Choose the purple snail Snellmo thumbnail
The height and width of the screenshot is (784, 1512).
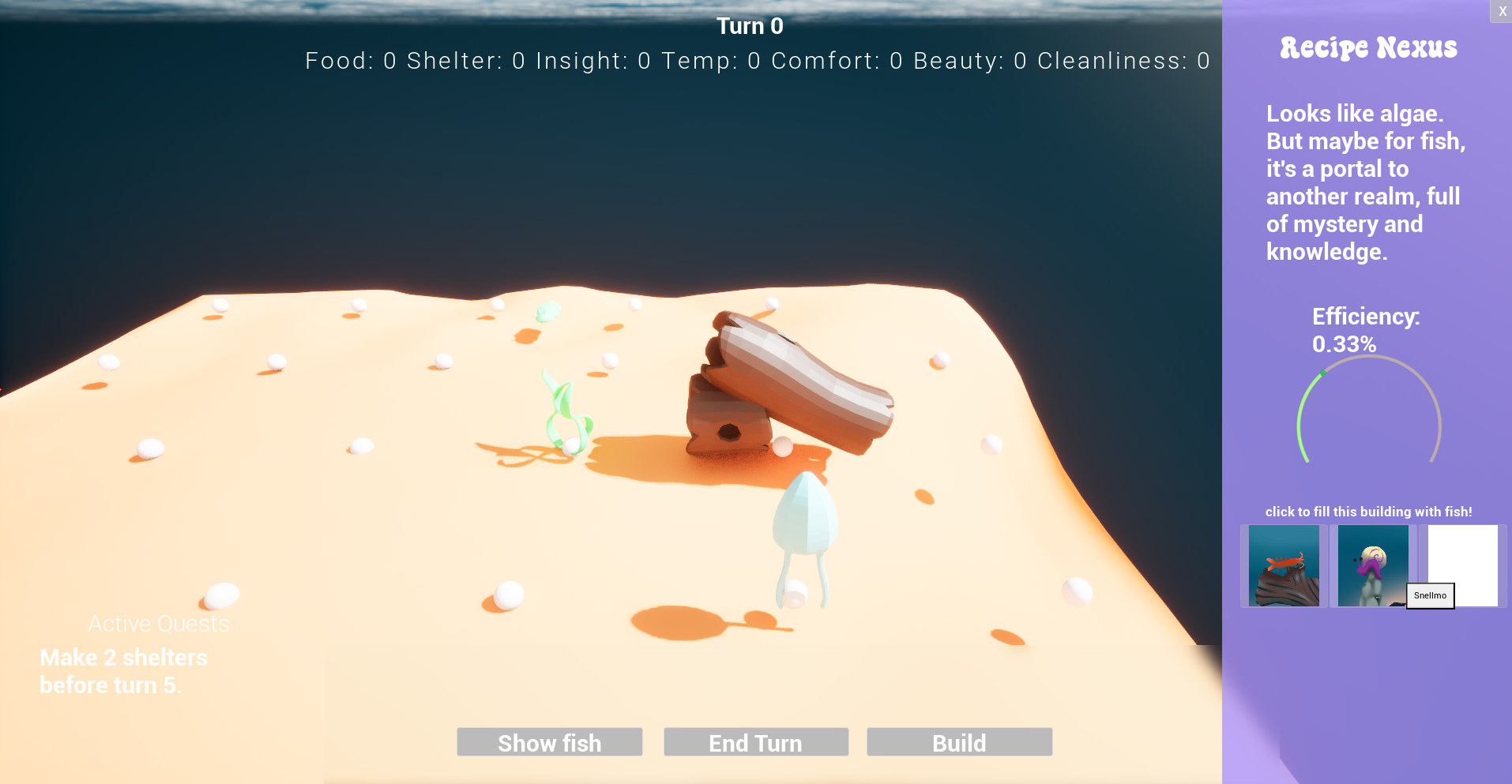[x=1372, y=565]
